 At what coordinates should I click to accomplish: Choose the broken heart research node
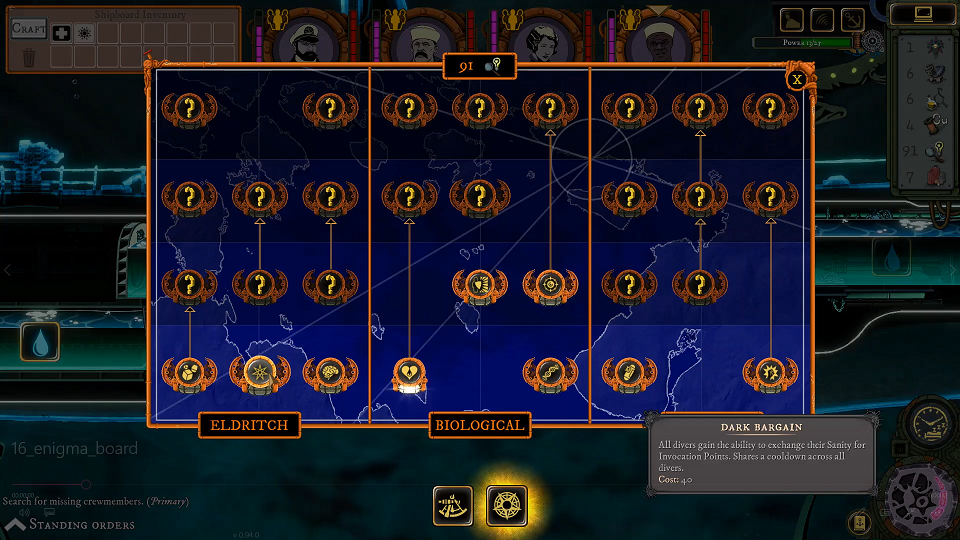[x=409, y=374]
